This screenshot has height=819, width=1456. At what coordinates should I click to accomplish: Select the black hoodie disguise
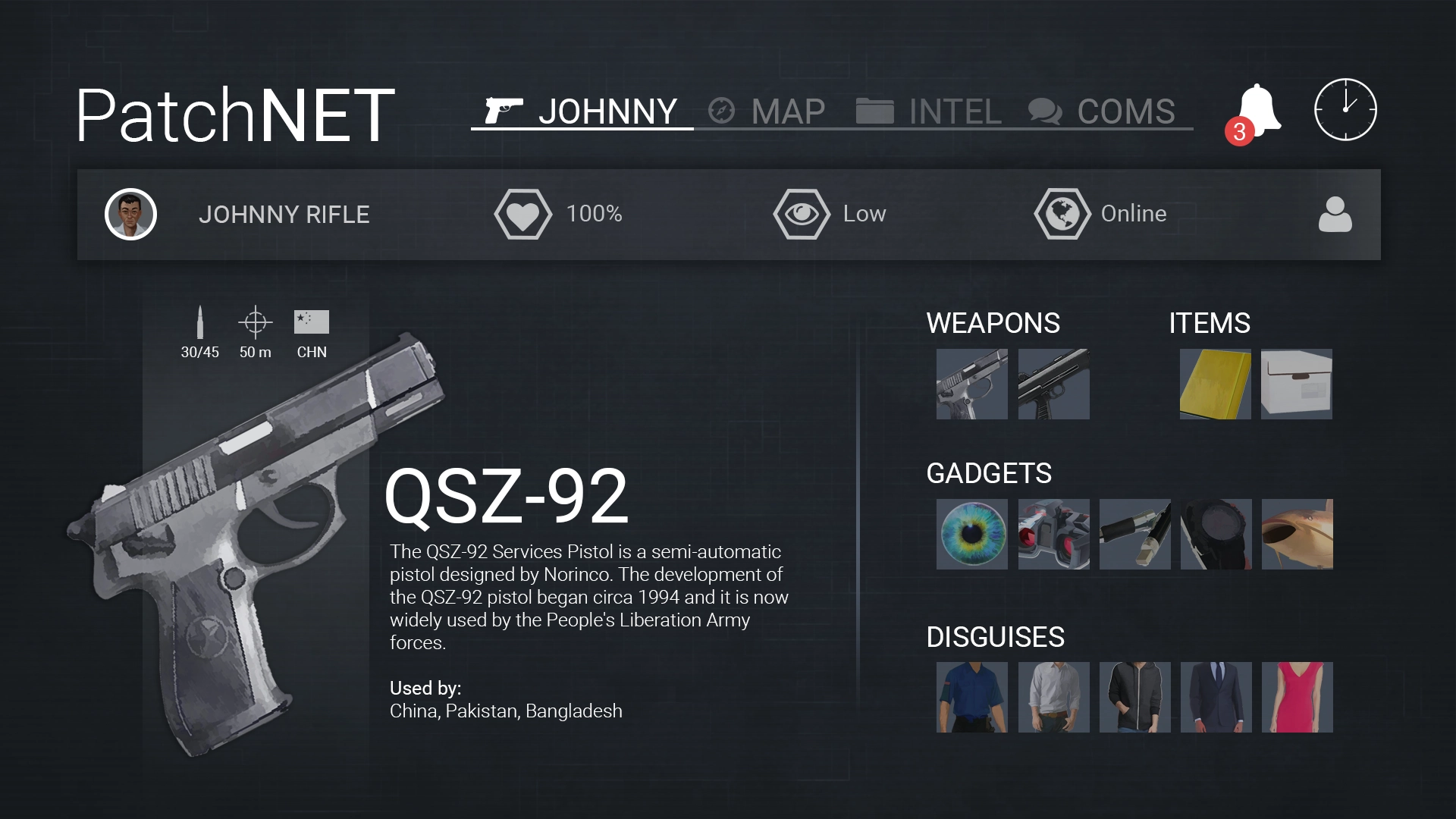click(x=1134, y=697)
